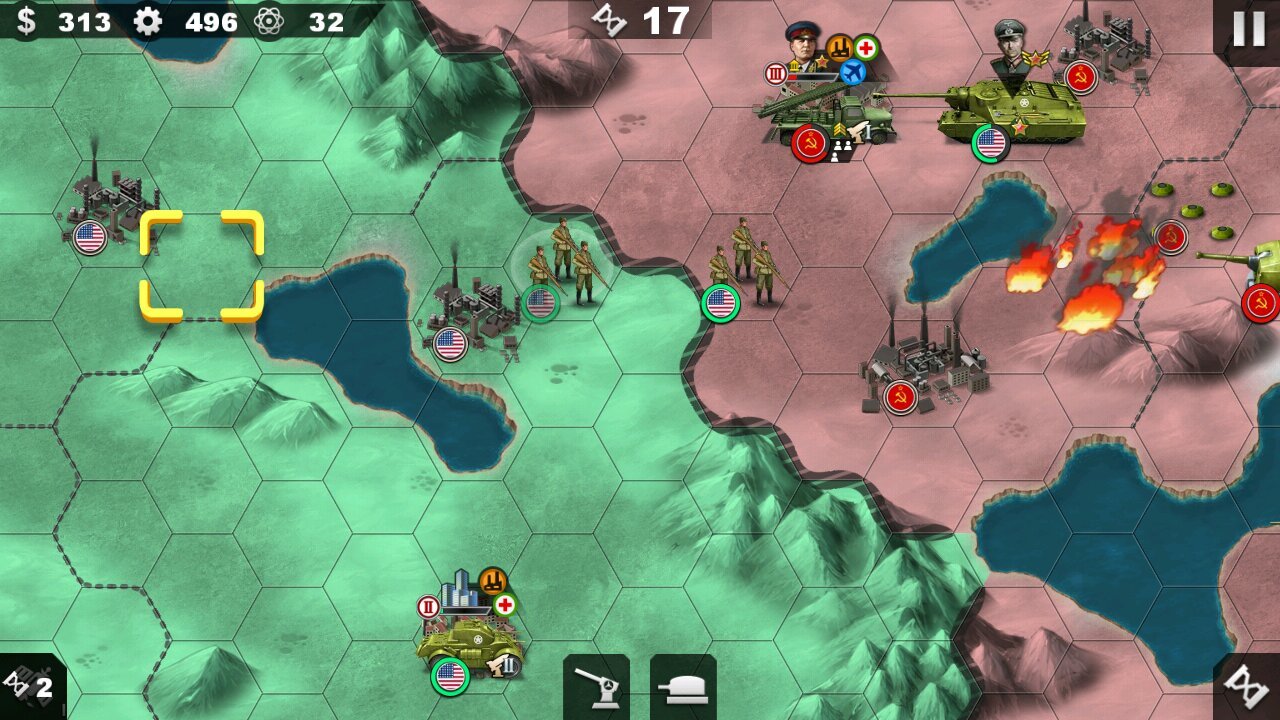This screenshot has width=1280, height=720.
Task: Pause the game
Action: click(1248, 29)
